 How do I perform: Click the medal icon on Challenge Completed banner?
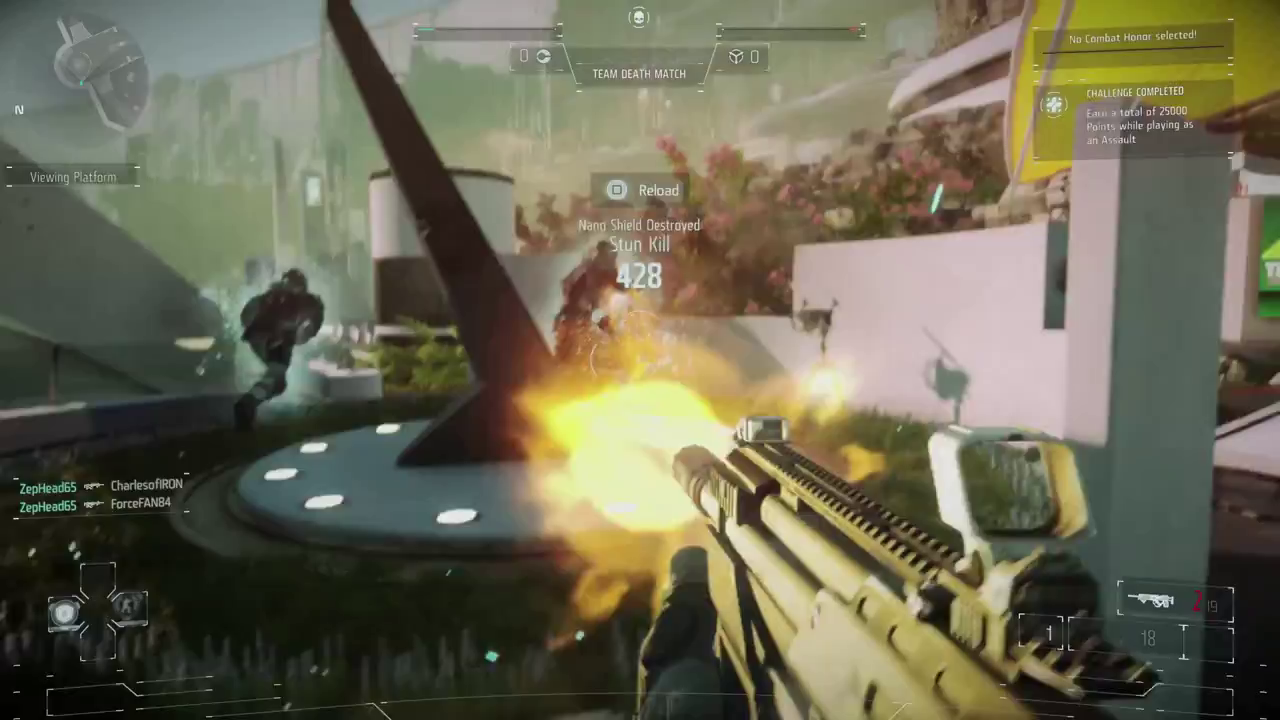pyautogui.click(x=1055, y=104)
